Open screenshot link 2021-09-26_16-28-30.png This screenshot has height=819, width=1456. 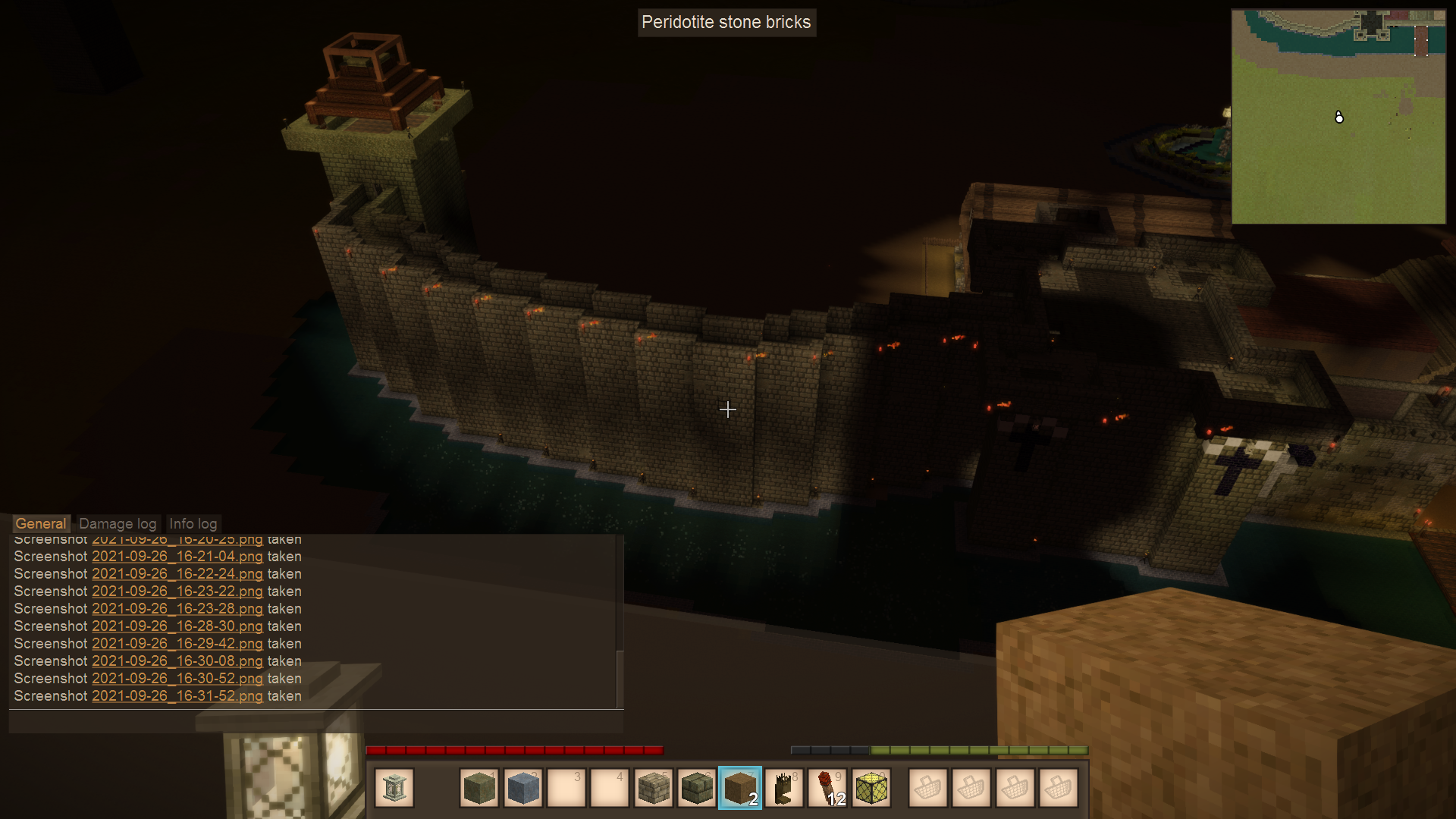pos(177,626)
